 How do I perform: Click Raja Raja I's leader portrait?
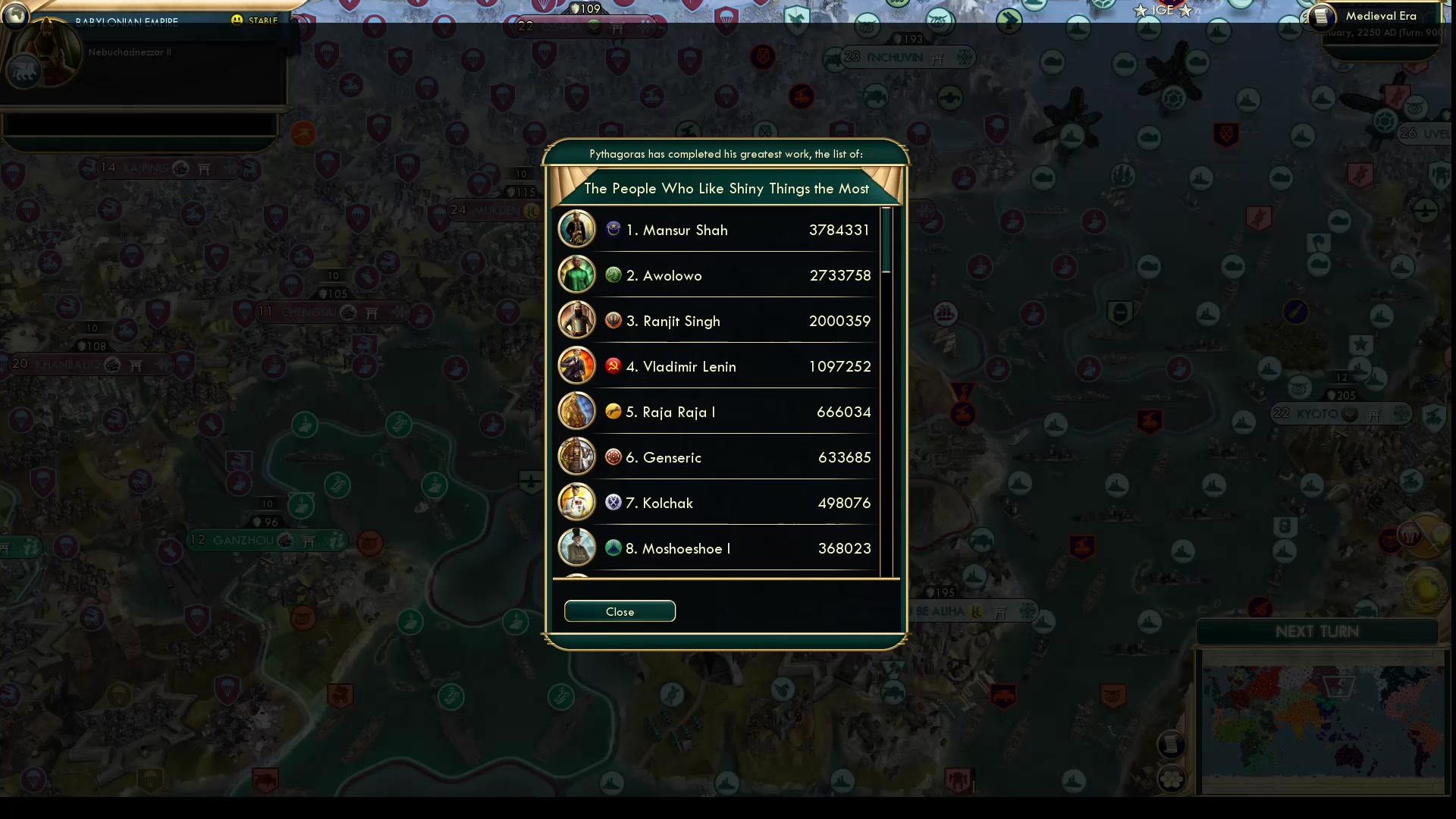[576, 410]
